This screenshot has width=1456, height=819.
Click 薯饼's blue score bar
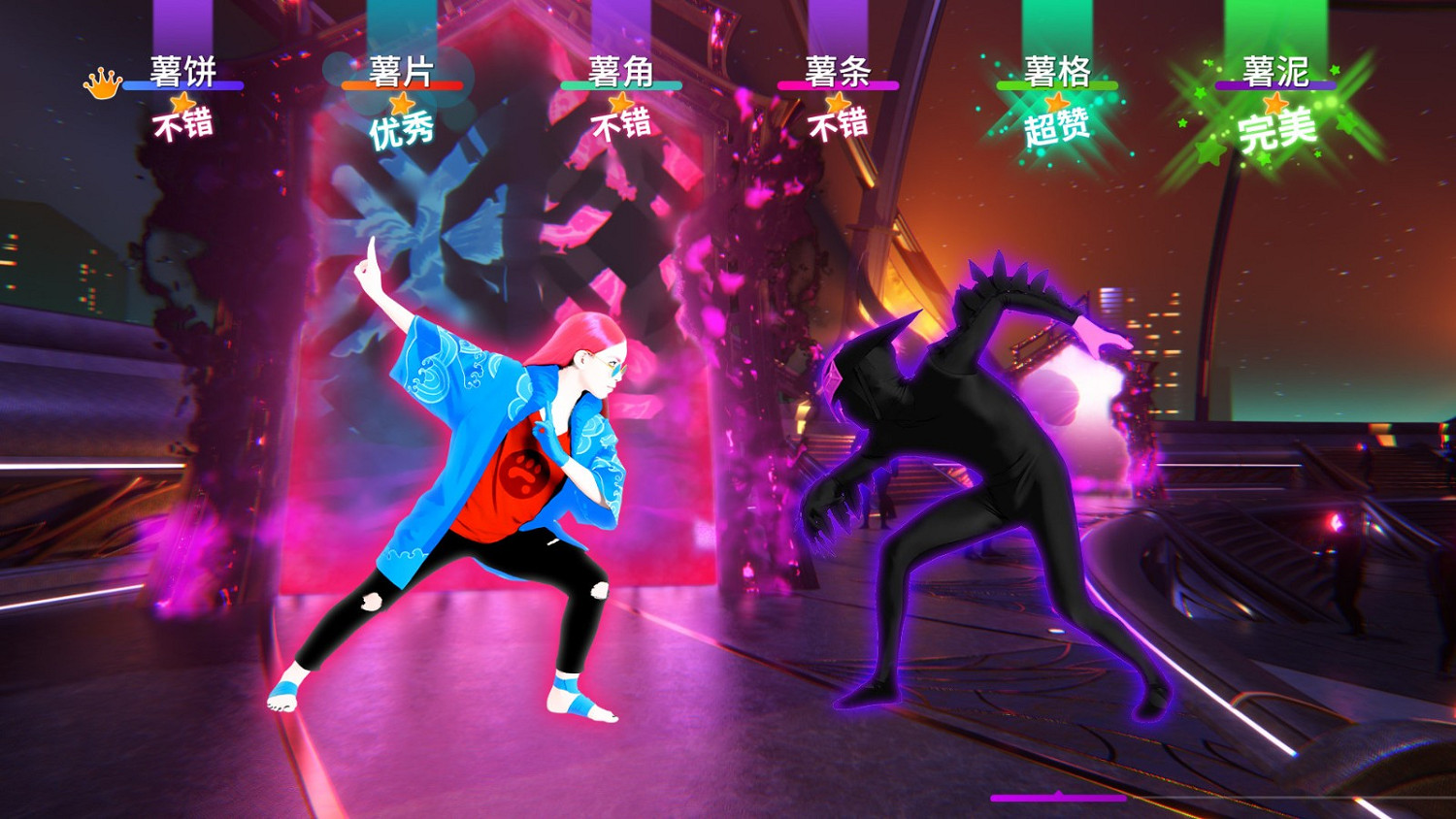coord(182,87)
